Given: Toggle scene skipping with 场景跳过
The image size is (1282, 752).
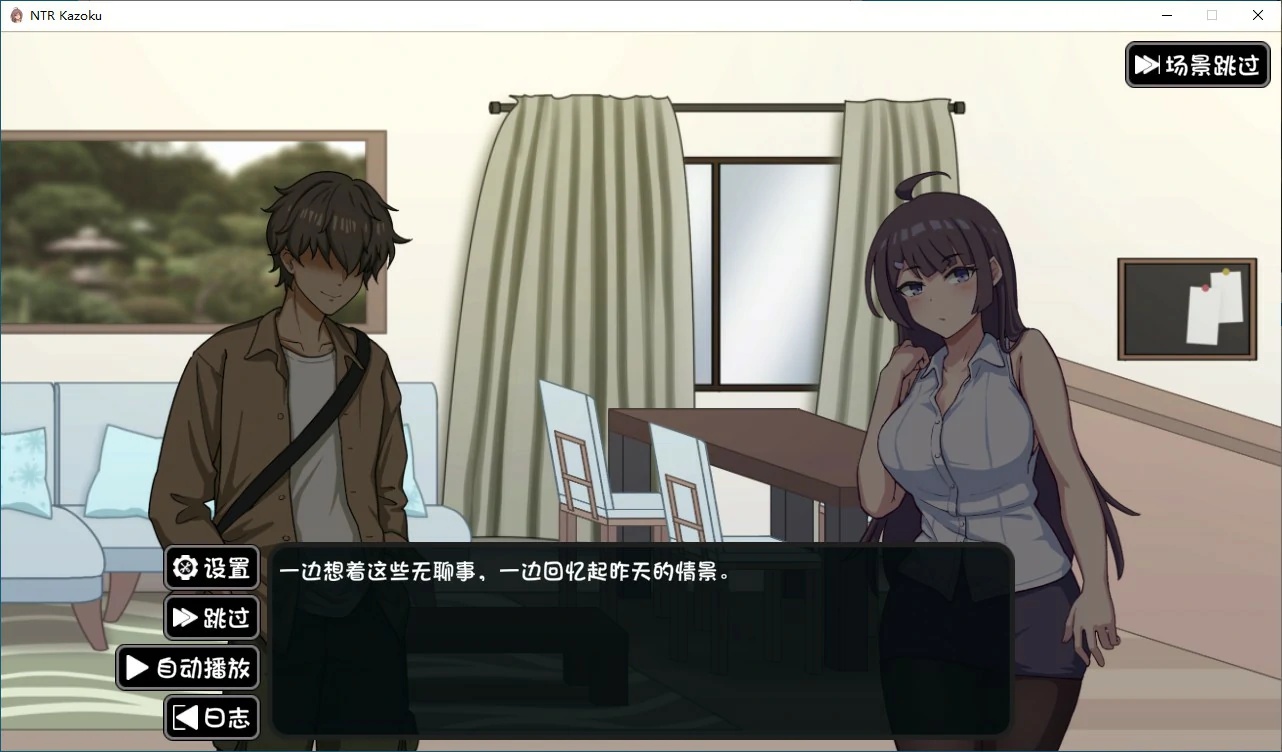Looking at the screenshot, I should click(1197, 64).
